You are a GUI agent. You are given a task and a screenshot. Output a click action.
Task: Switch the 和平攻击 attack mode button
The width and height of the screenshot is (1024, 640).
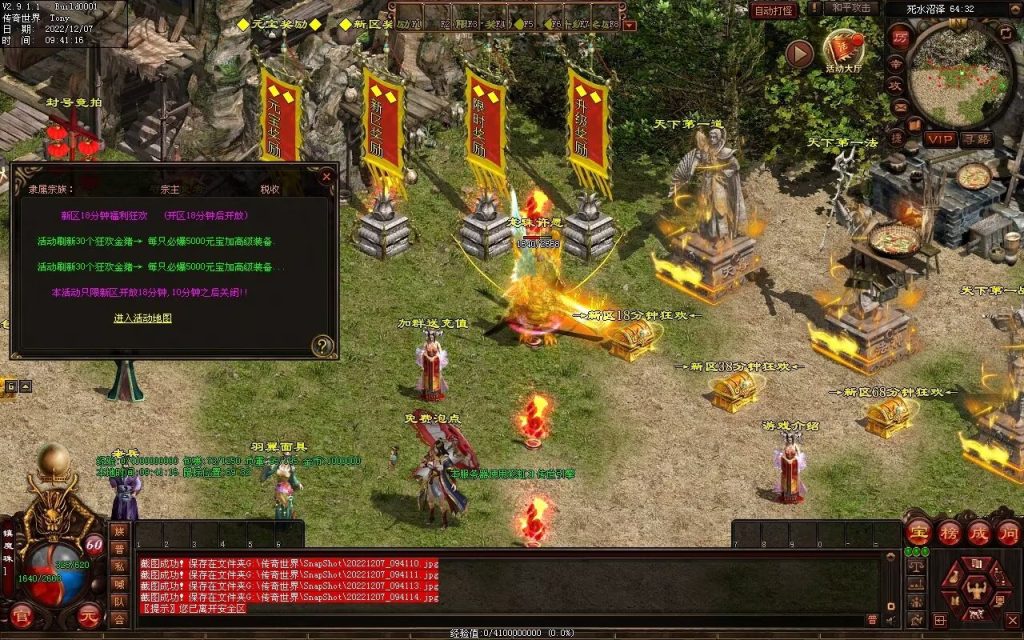point(853,9)
